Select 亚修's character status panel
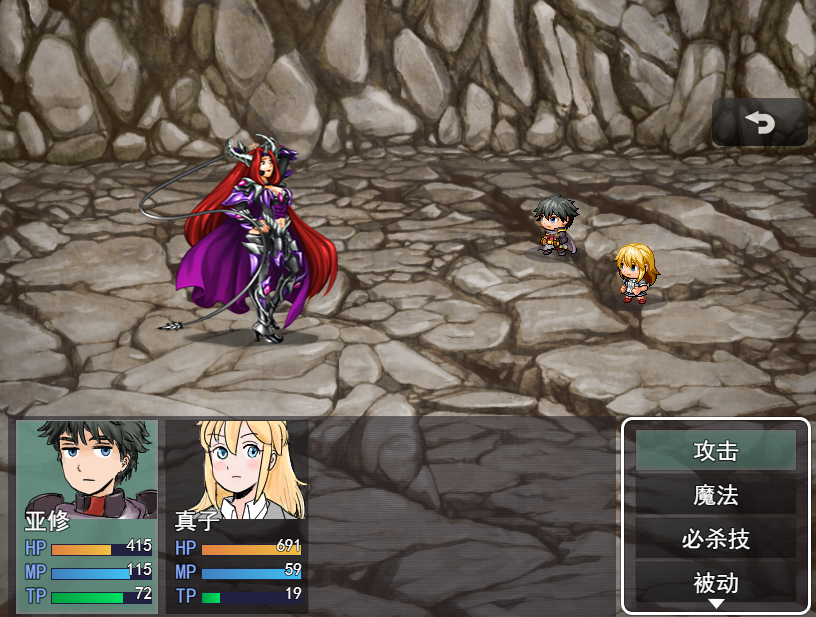This screenshot has height=617, width=816. click(x=87, y=515)
